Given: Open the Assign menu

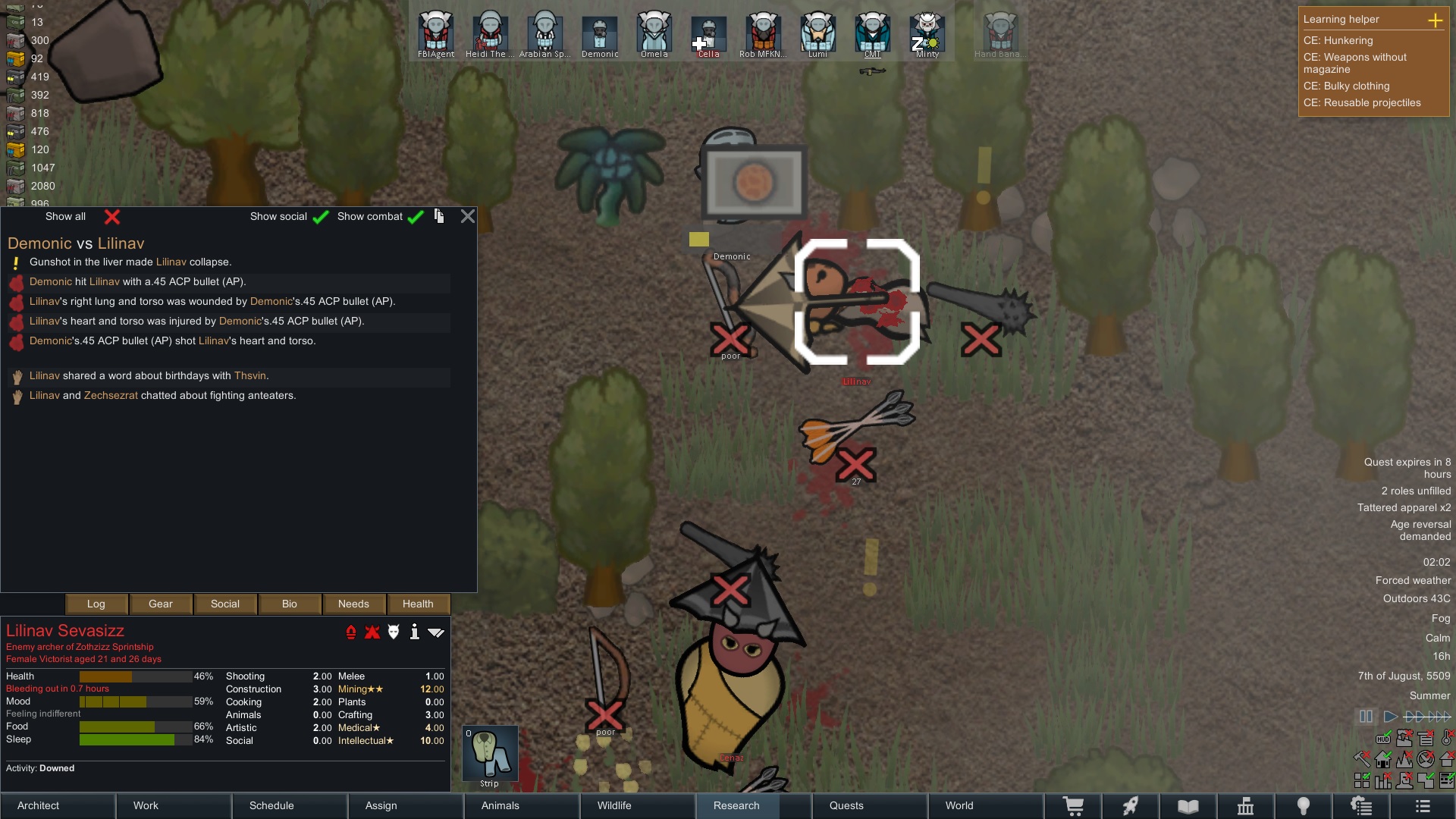Looking at the screenshot, I should 406,805.
